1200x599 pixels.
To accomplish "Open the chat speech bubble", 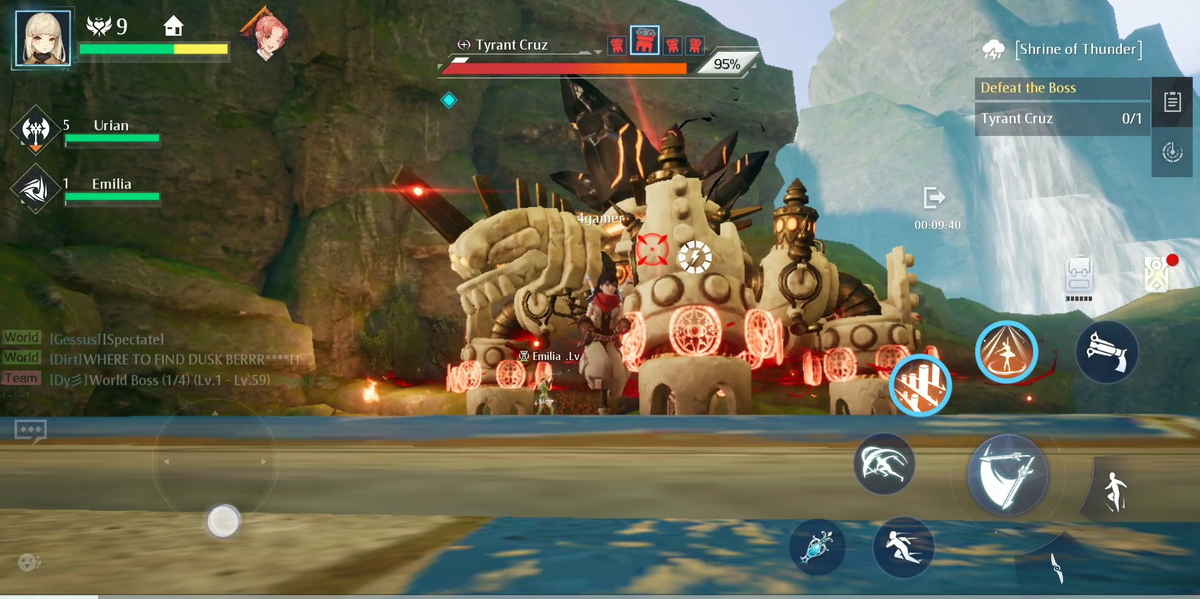I will 30,431.
